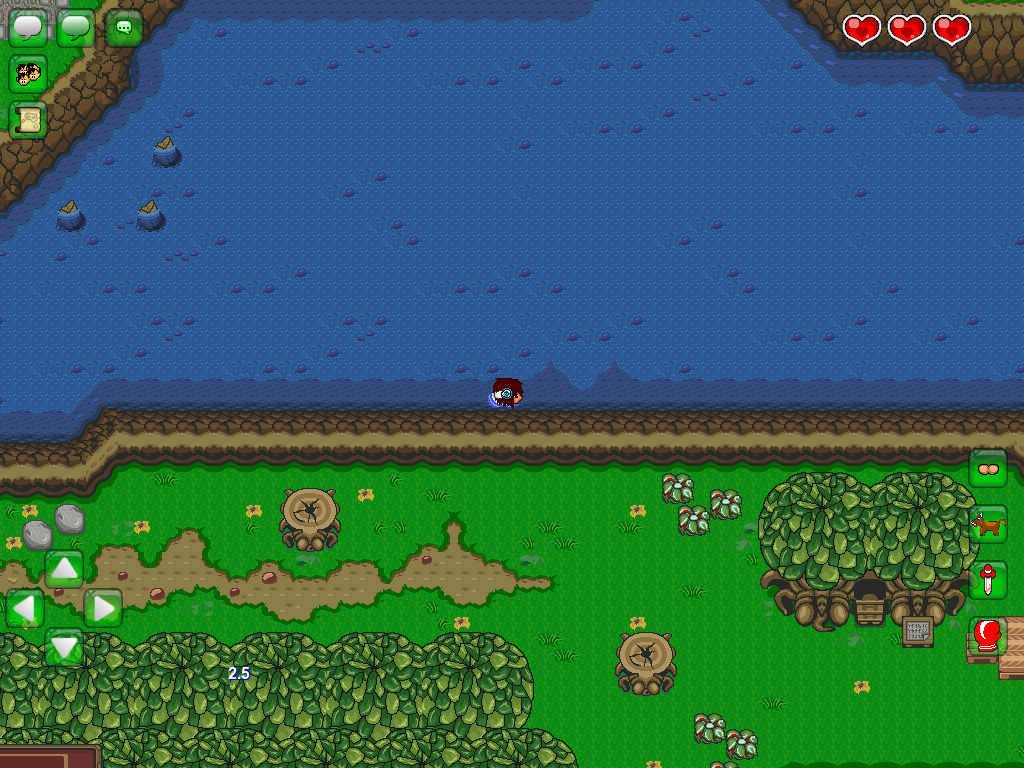Tap the left arrow on the D-pad
This screenshot has height=768, width=1024.
[x=25, y=608]
